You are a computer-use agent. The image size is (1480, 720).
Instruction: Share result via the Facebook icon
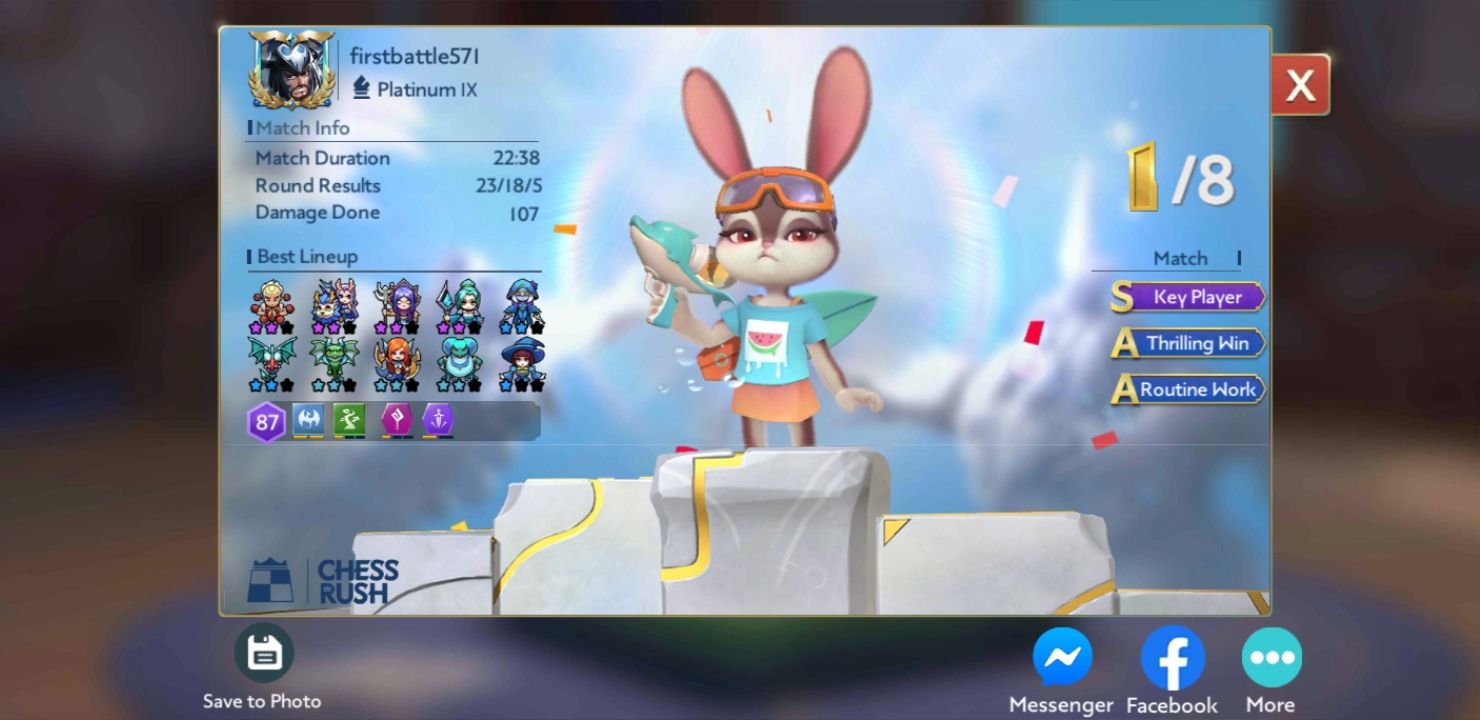[x=1171, y=658]
